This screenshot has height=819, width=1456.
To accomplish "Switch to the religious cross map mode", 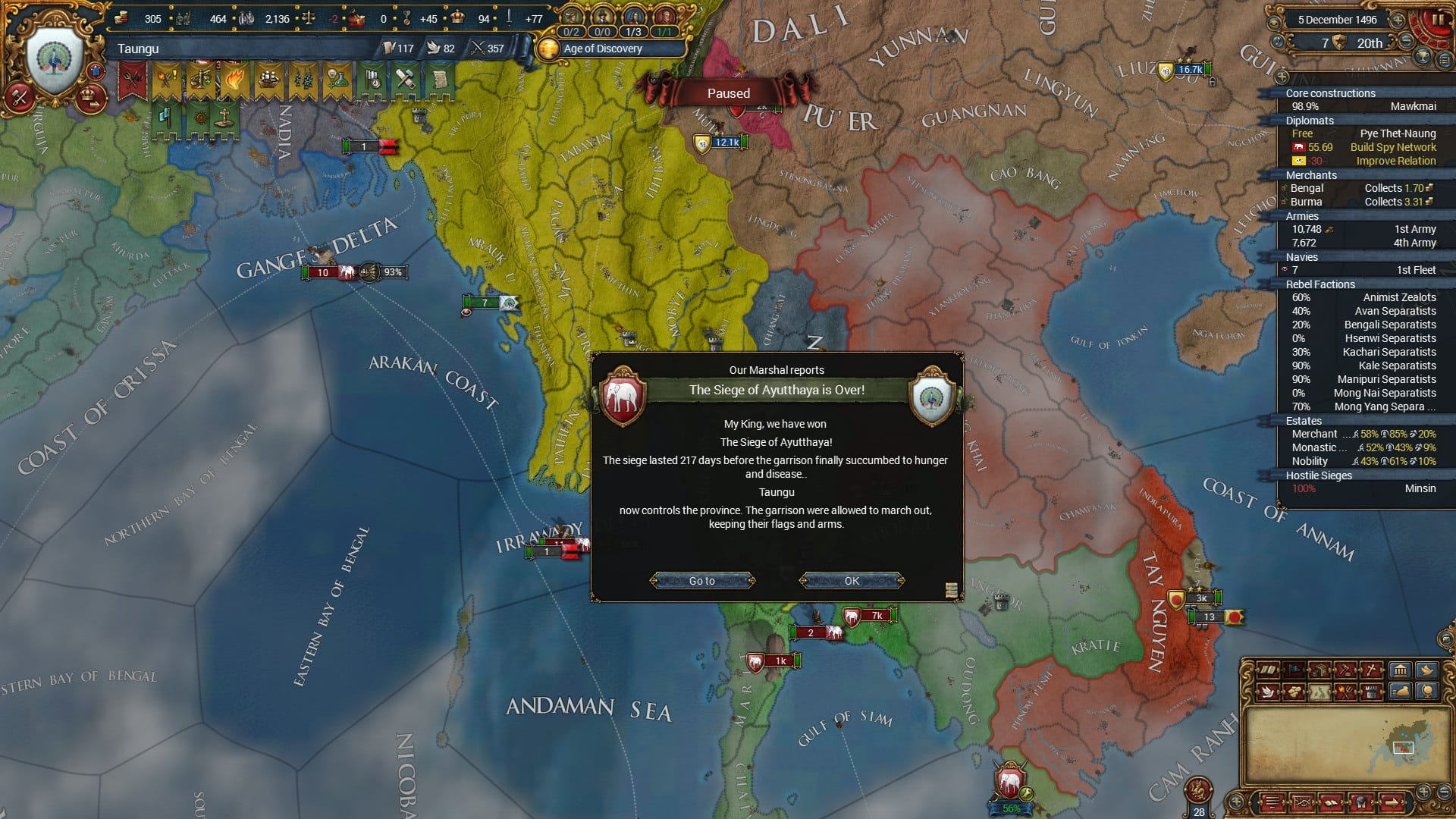I will tap(1371, 670).
